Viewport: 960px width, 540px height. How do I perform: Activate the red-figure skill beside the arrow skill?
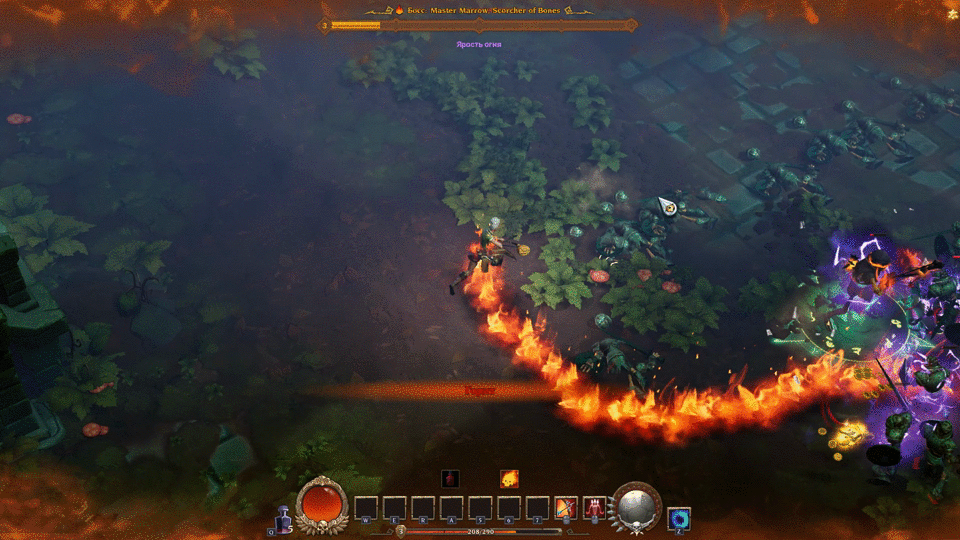[x=594, y=508]
